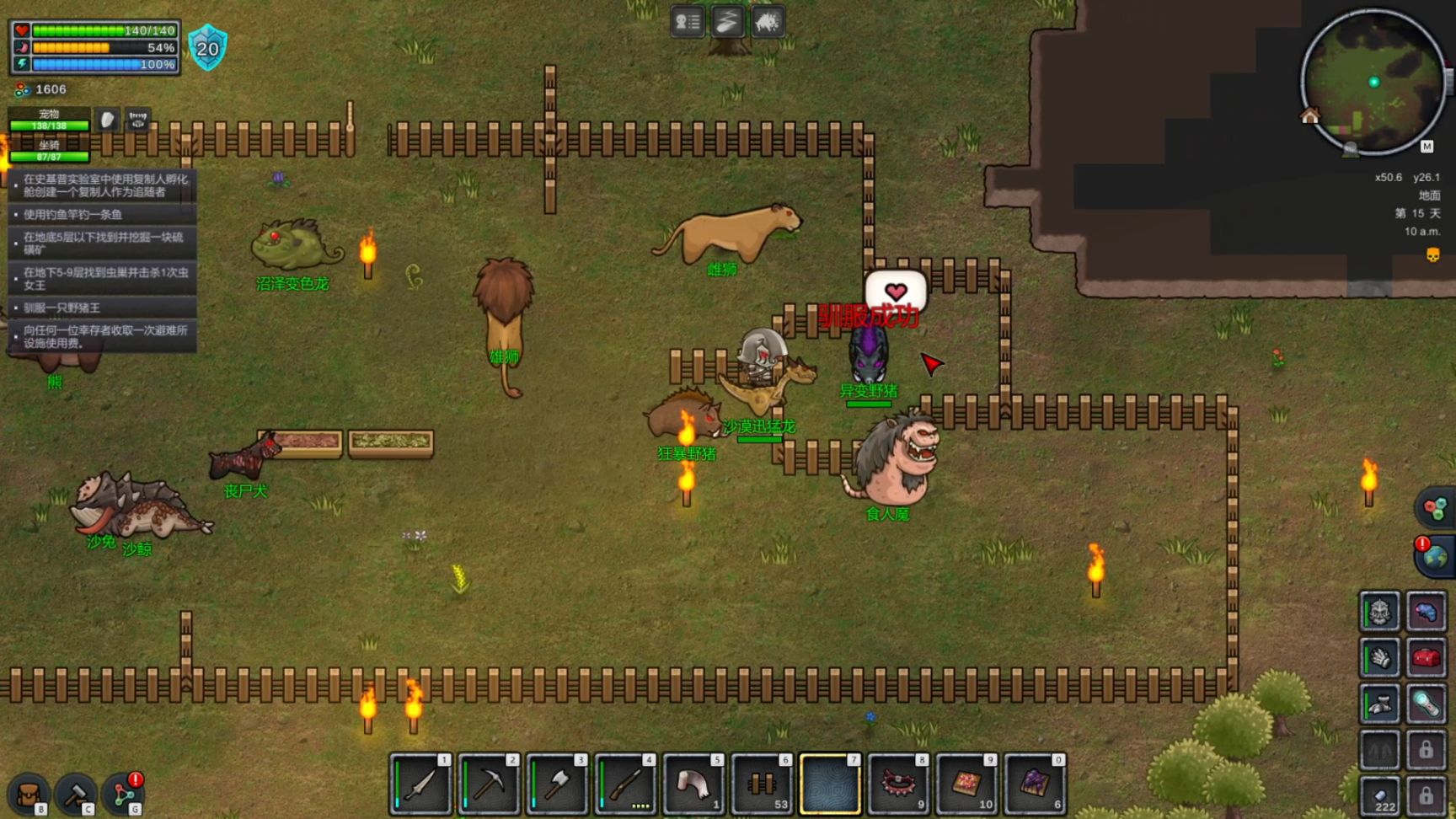
Task: Select the purple berry tray in slot 0
Action: tap(1035, 785)
